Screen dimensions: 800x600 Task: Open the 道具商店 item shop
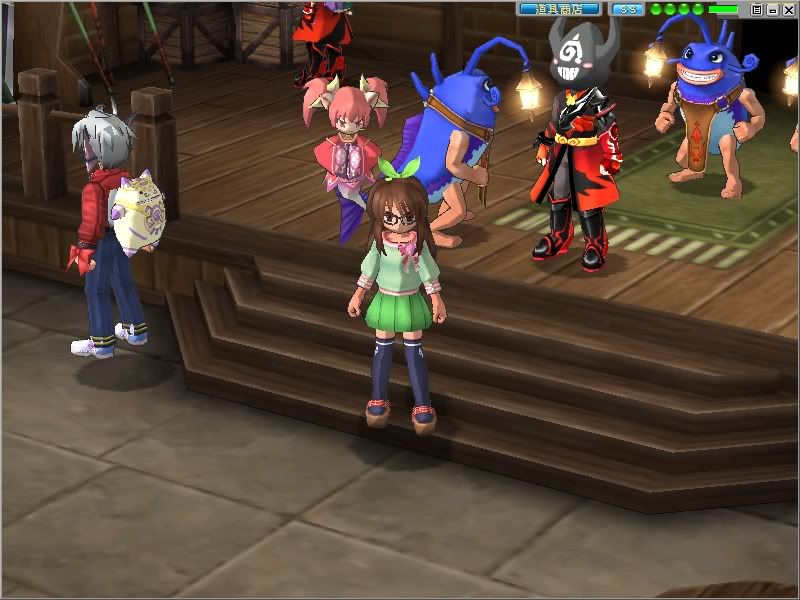tap(559, 9)
